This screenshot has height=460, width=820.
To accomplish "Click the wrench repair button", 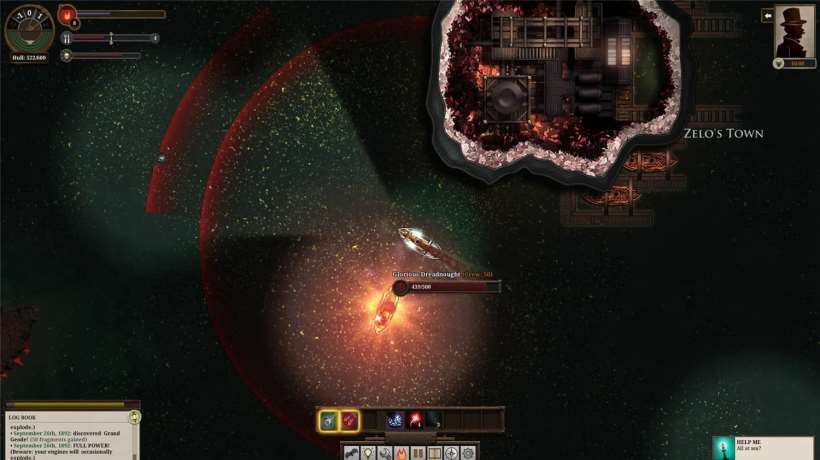I will [x=385, y=453].
